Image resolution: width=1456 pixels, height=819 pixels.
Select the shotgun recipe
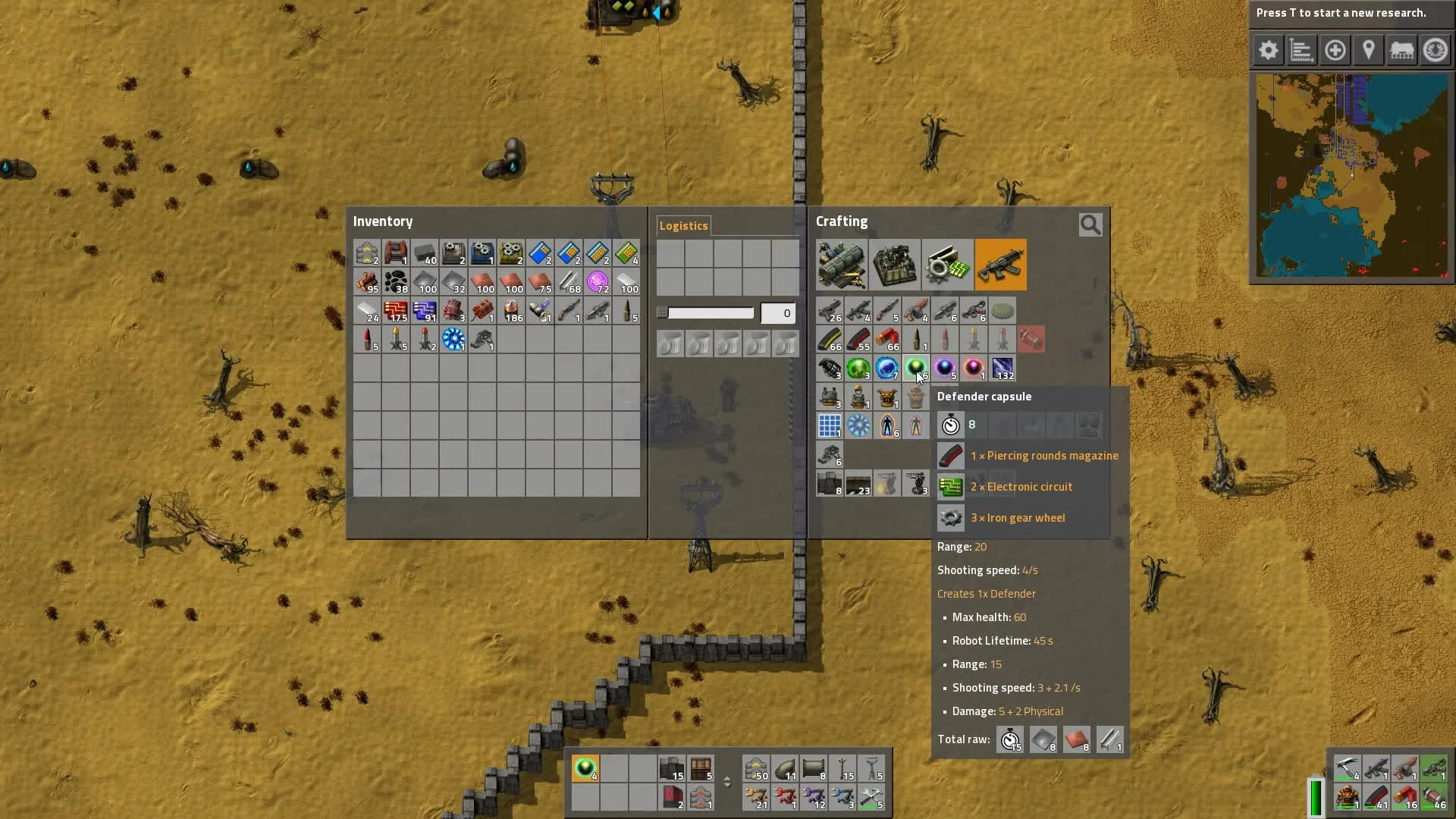(888, 311)
